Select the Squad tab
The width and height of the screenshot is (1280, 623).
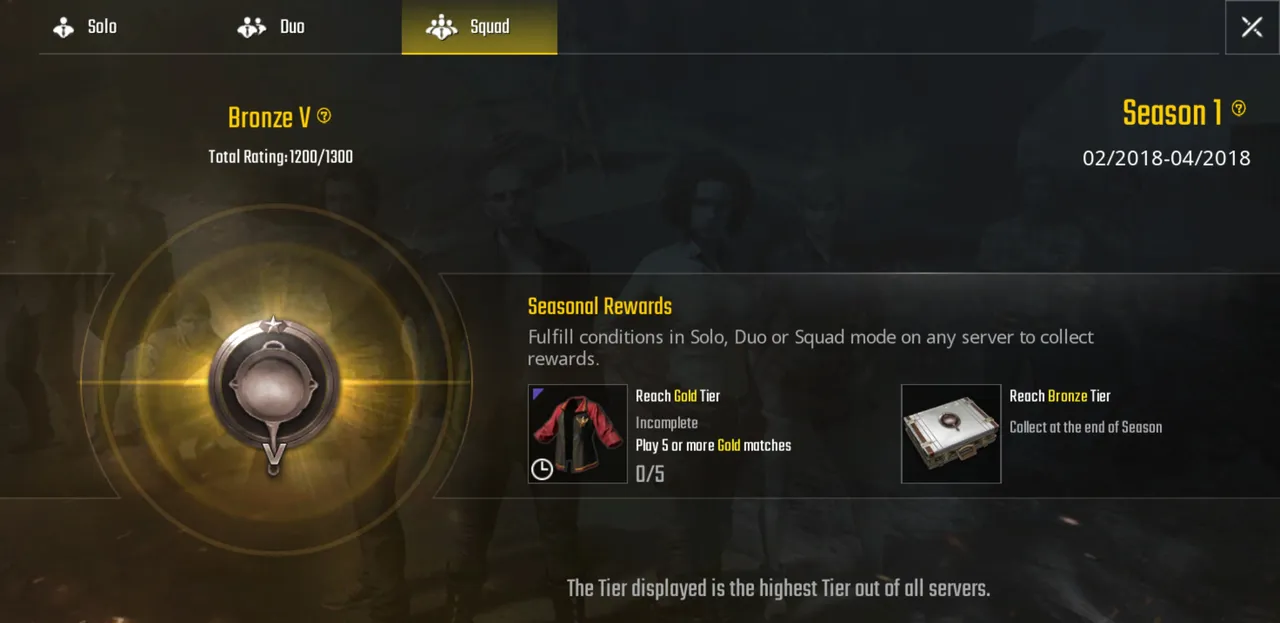coord(479,28)
